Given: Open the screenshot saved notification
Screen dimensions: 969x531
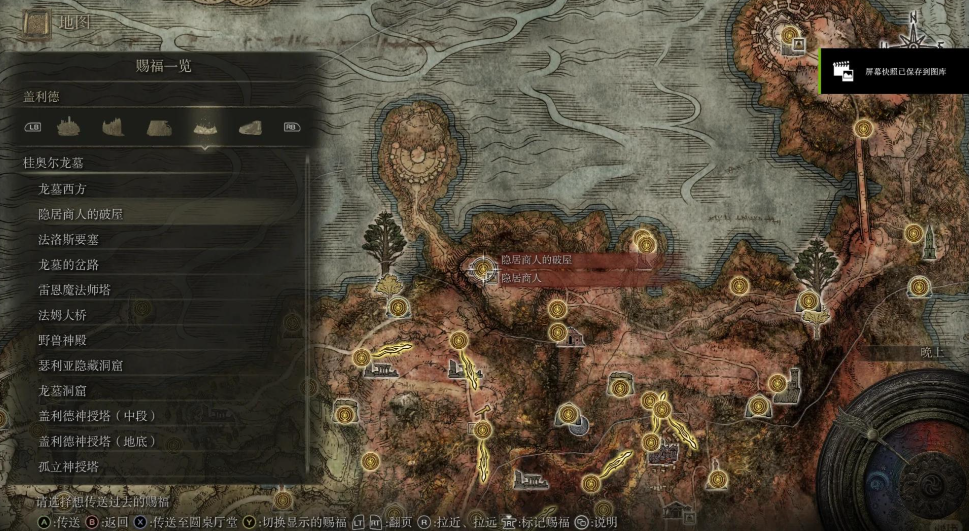Looking at the screenshot, I should 894,72.
